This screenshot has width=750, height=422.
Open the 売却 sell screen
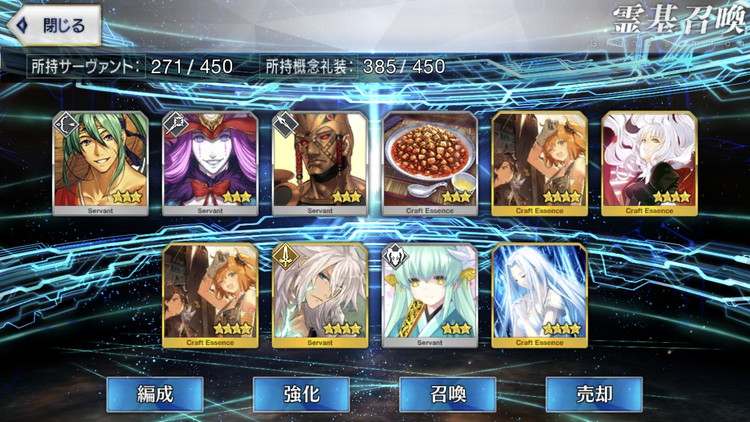tap(593, 393)
